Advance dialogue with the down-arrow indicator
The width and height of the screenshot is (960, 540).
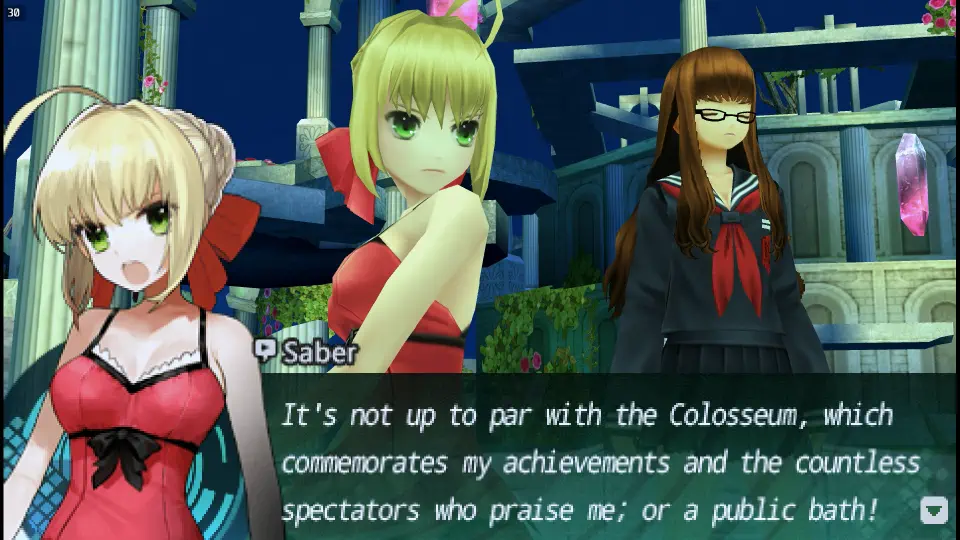[933, 511]
